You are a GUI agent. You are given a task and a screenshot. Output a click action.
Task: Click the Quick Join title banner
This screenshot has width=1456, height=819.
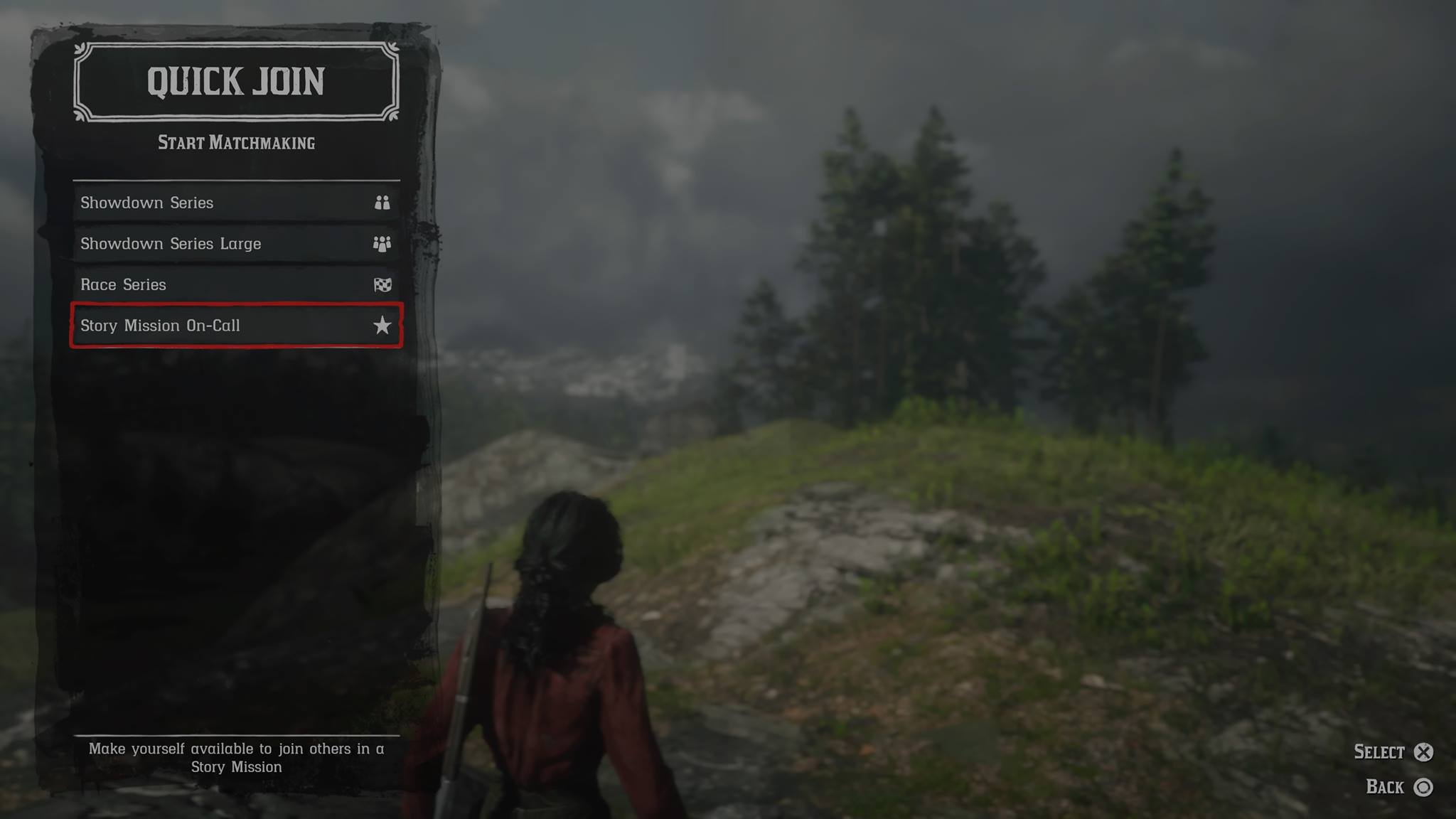pyautogui.click(x=235, y=80)
